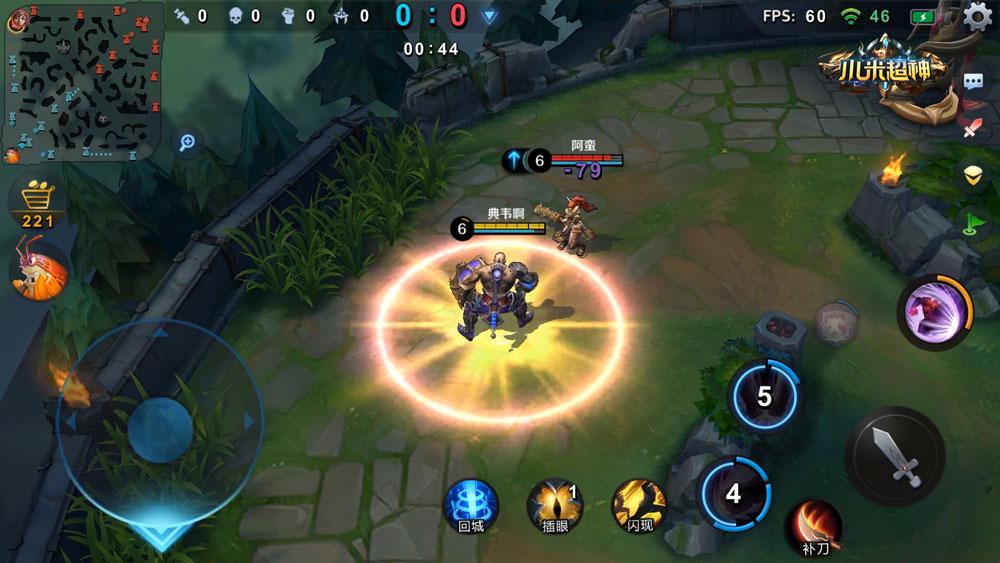Viewport: 1000px width, 563px height.
Task: Hit the sword basic attack button
Action: click(894, 455)
